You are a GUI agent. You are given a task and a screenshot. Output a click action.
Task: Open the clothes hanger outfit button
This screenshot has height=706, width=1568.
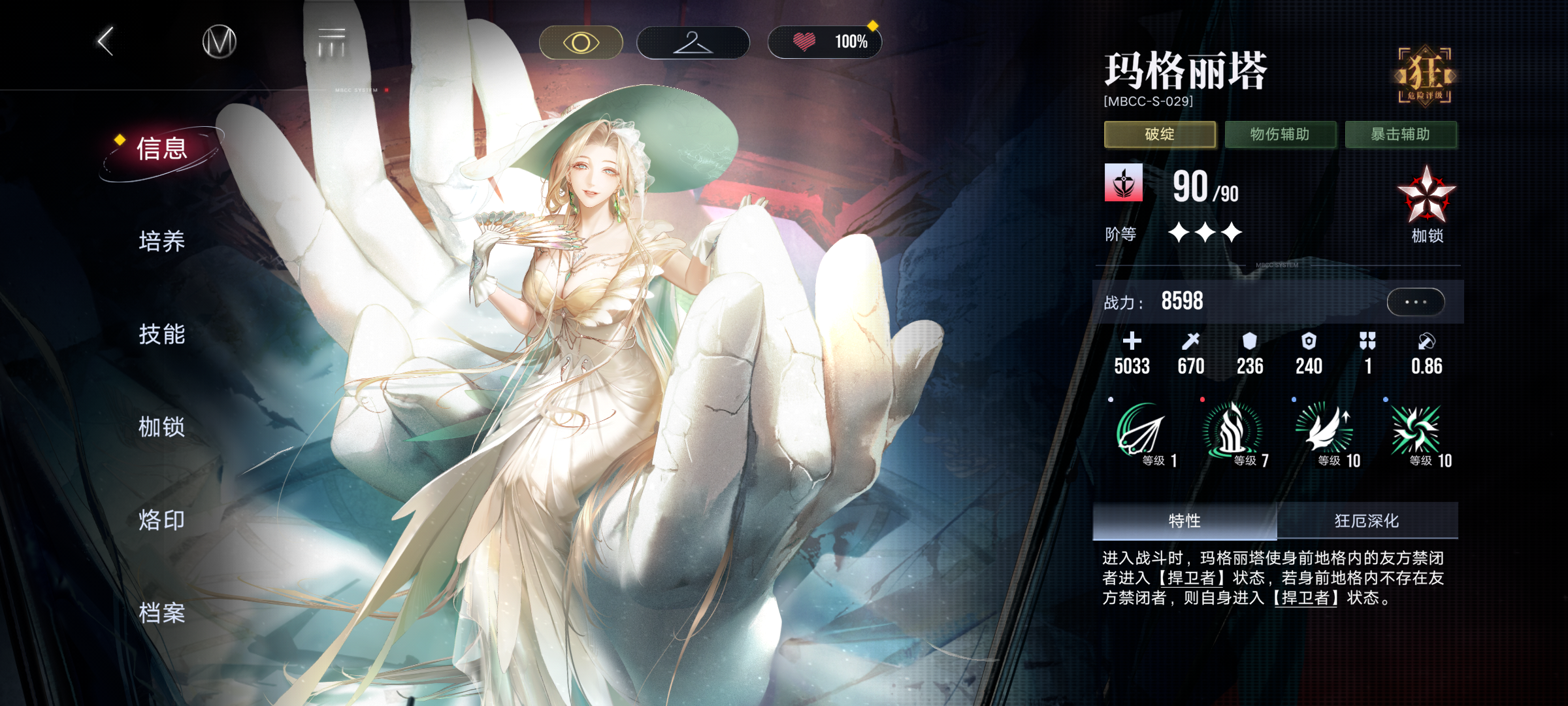click(693, 43)
